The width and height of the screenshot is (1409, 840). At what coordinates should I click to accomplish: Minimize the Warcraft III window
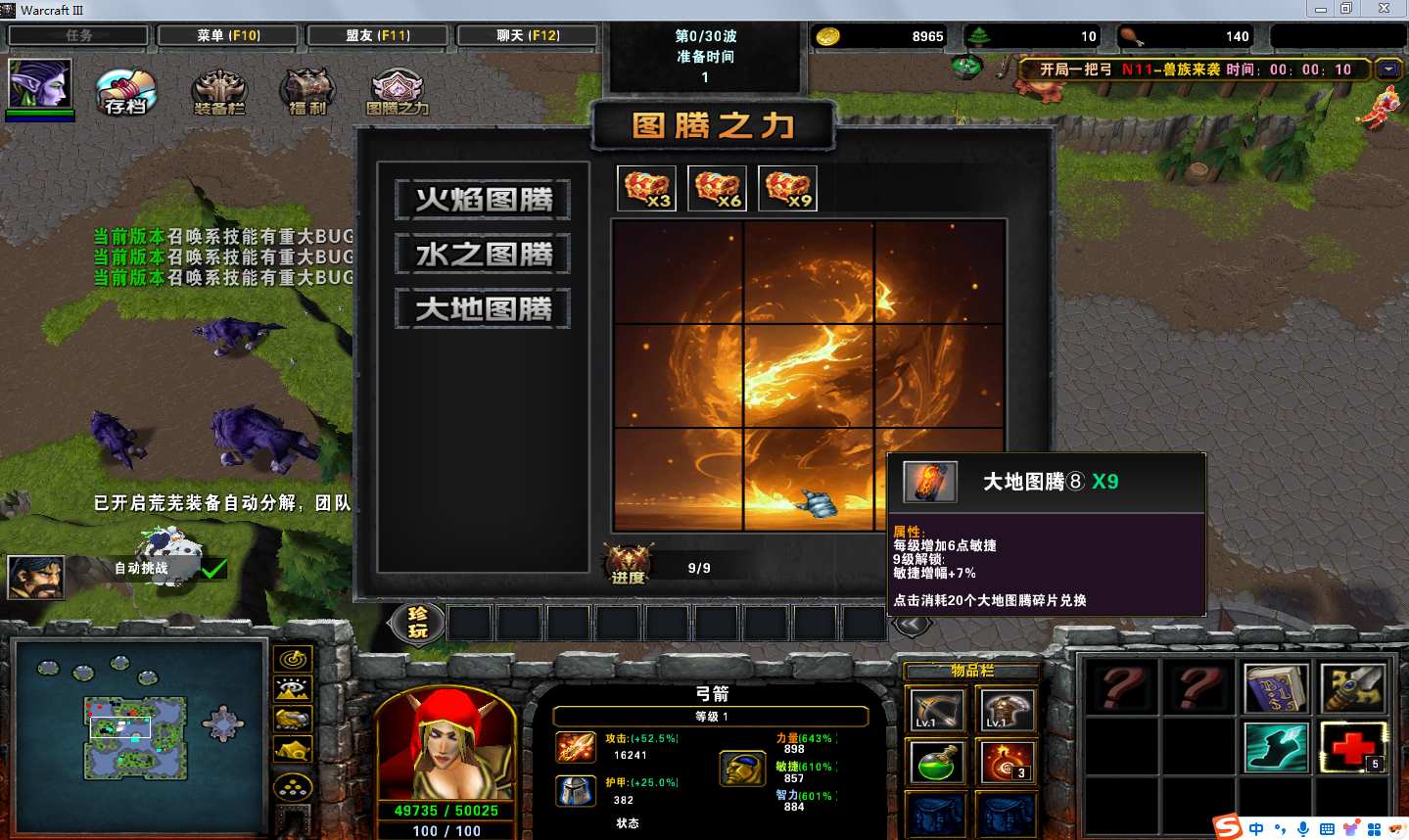click(1321, 9)
